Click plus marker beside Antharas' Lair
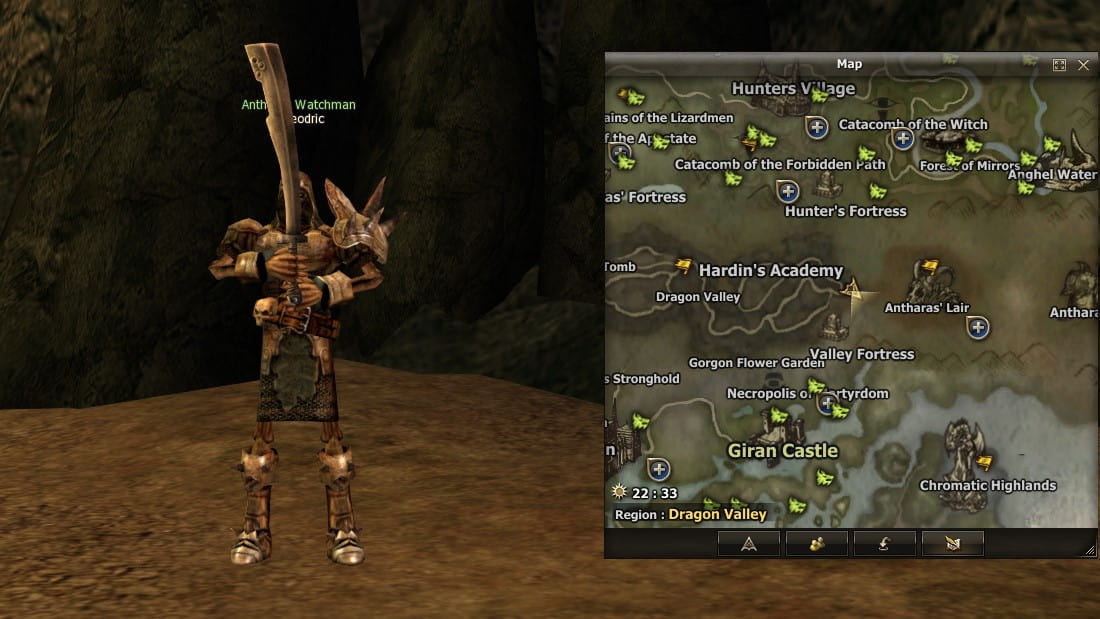This screenshot has height=619, width=1100. tap(978, 327)
